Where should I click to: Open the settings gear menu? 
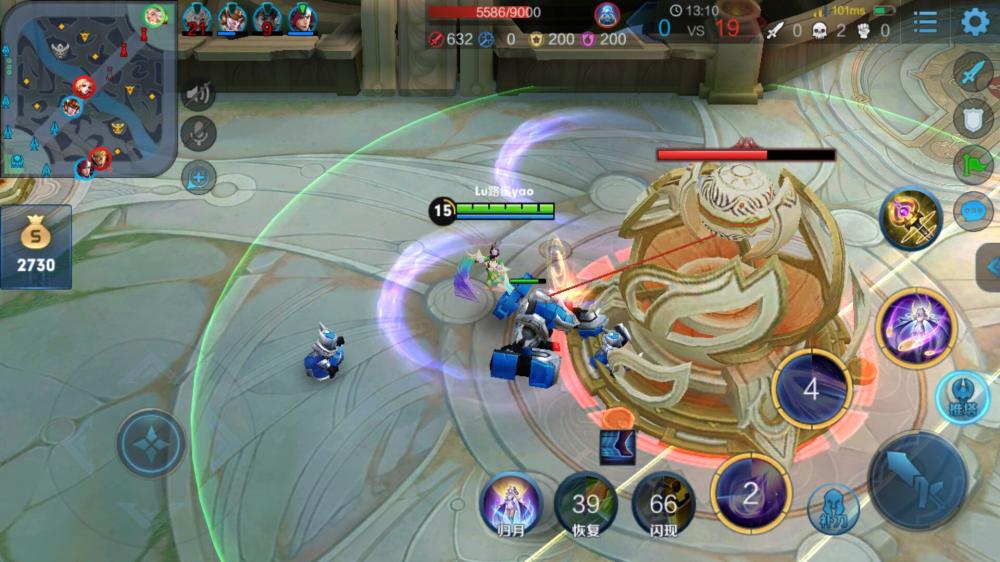pos(975,22)
